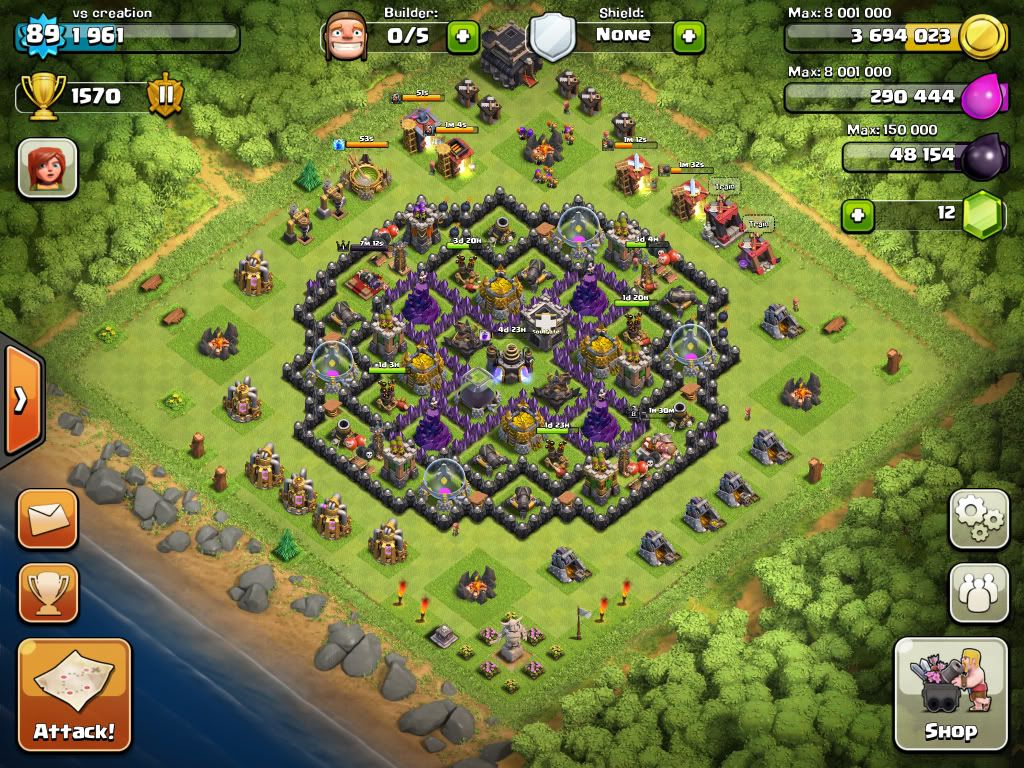Buy a shield with the plus button

coord(688,37)
